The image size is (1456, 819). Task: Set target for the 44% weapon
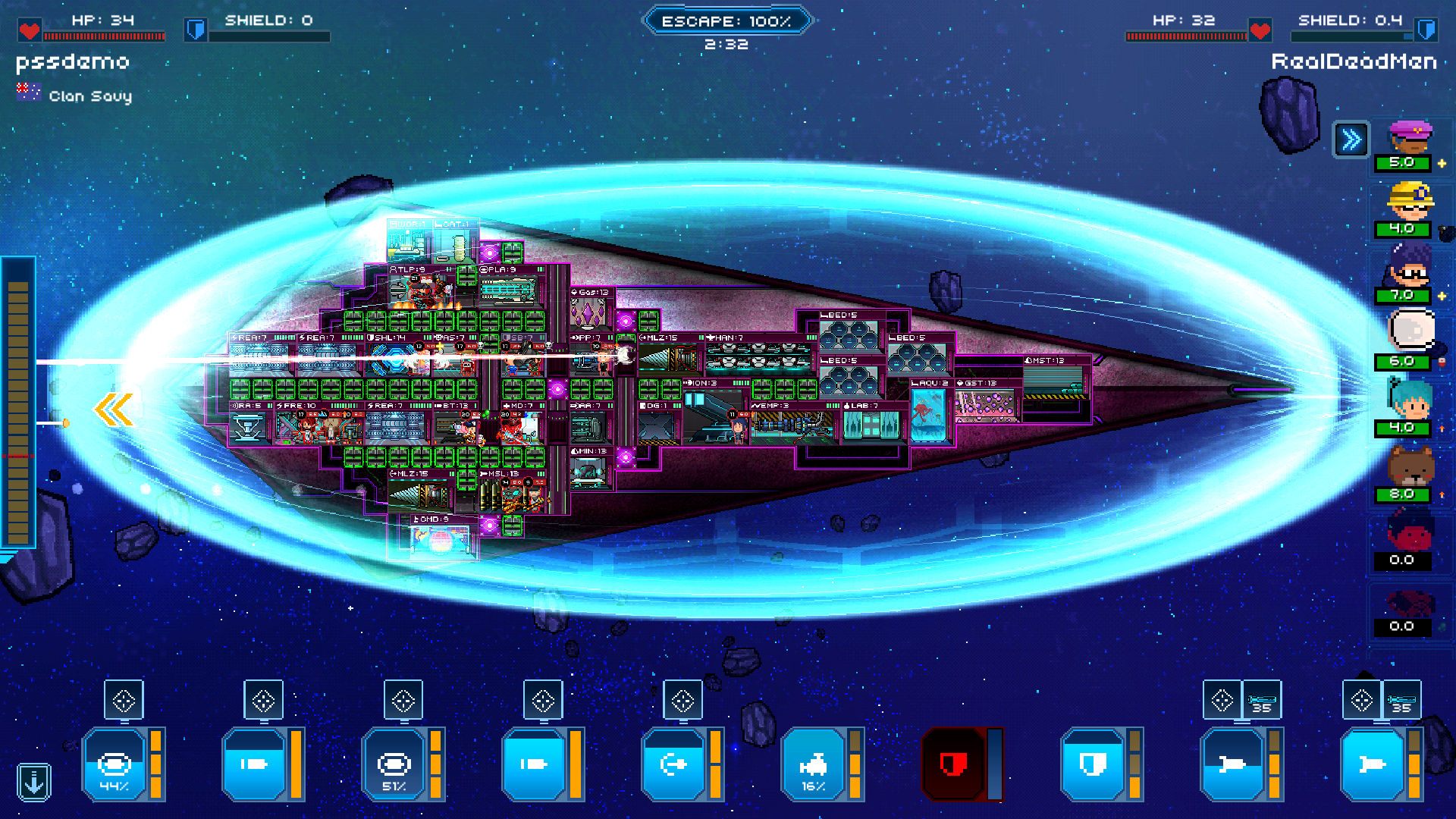(x=124, y=701)
